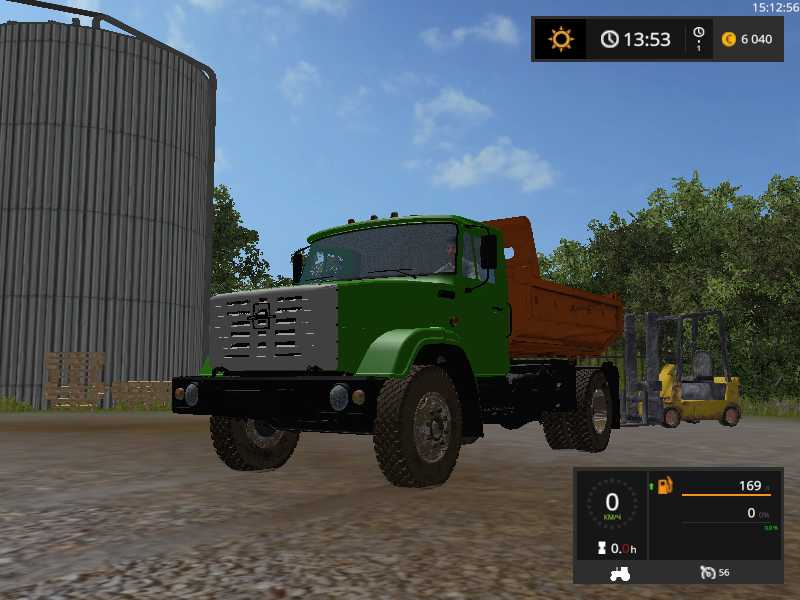Click the sun weather icon
800x600 pixels.
561,39
